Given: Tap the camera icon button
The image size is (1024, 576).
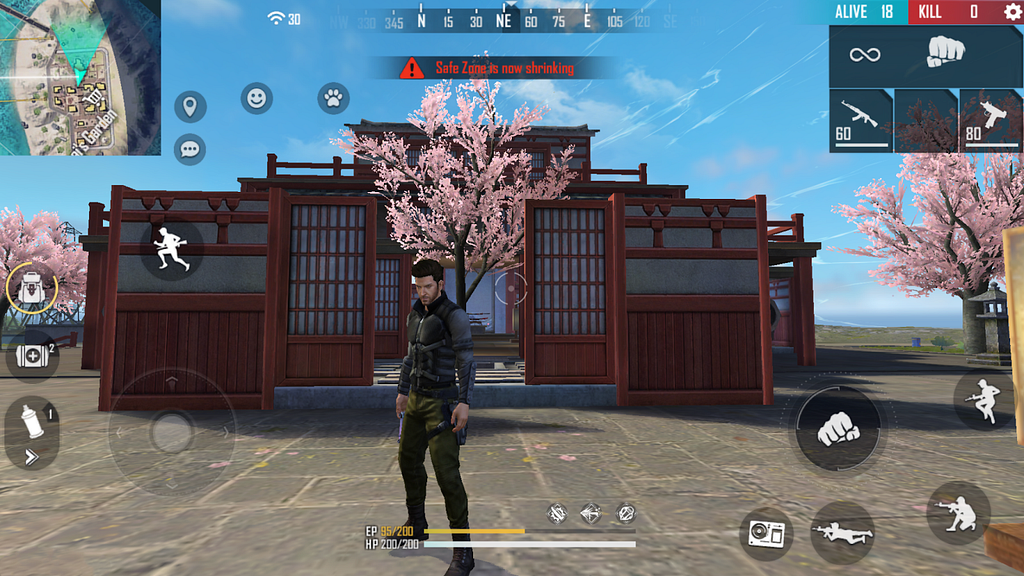Looking at the screenshot, I should coord(766,533).
